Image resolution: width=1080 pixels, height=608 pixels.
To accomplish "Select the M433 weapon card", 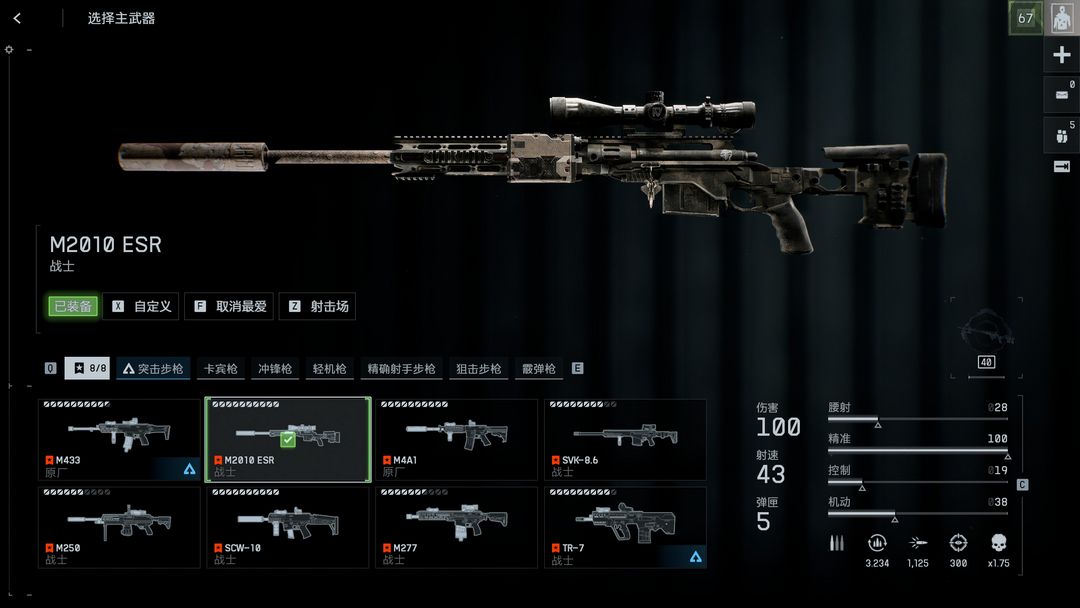I will pos(120,440).
